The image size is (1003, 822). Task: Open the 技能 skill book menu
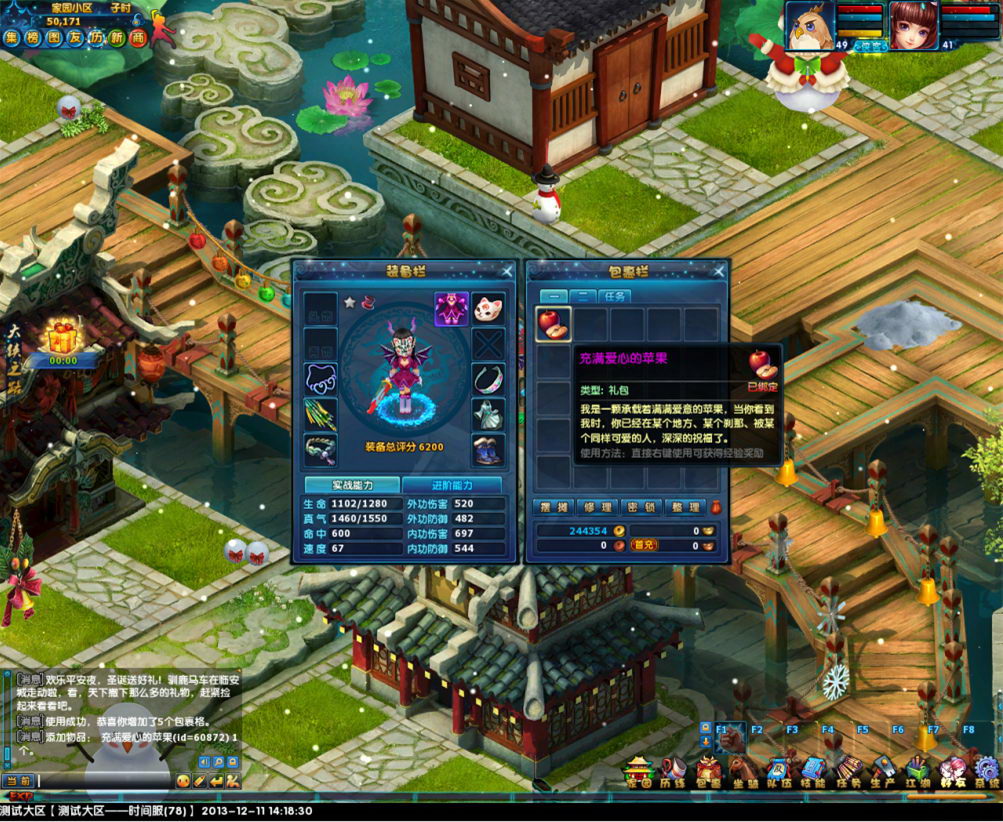[812, 770]
